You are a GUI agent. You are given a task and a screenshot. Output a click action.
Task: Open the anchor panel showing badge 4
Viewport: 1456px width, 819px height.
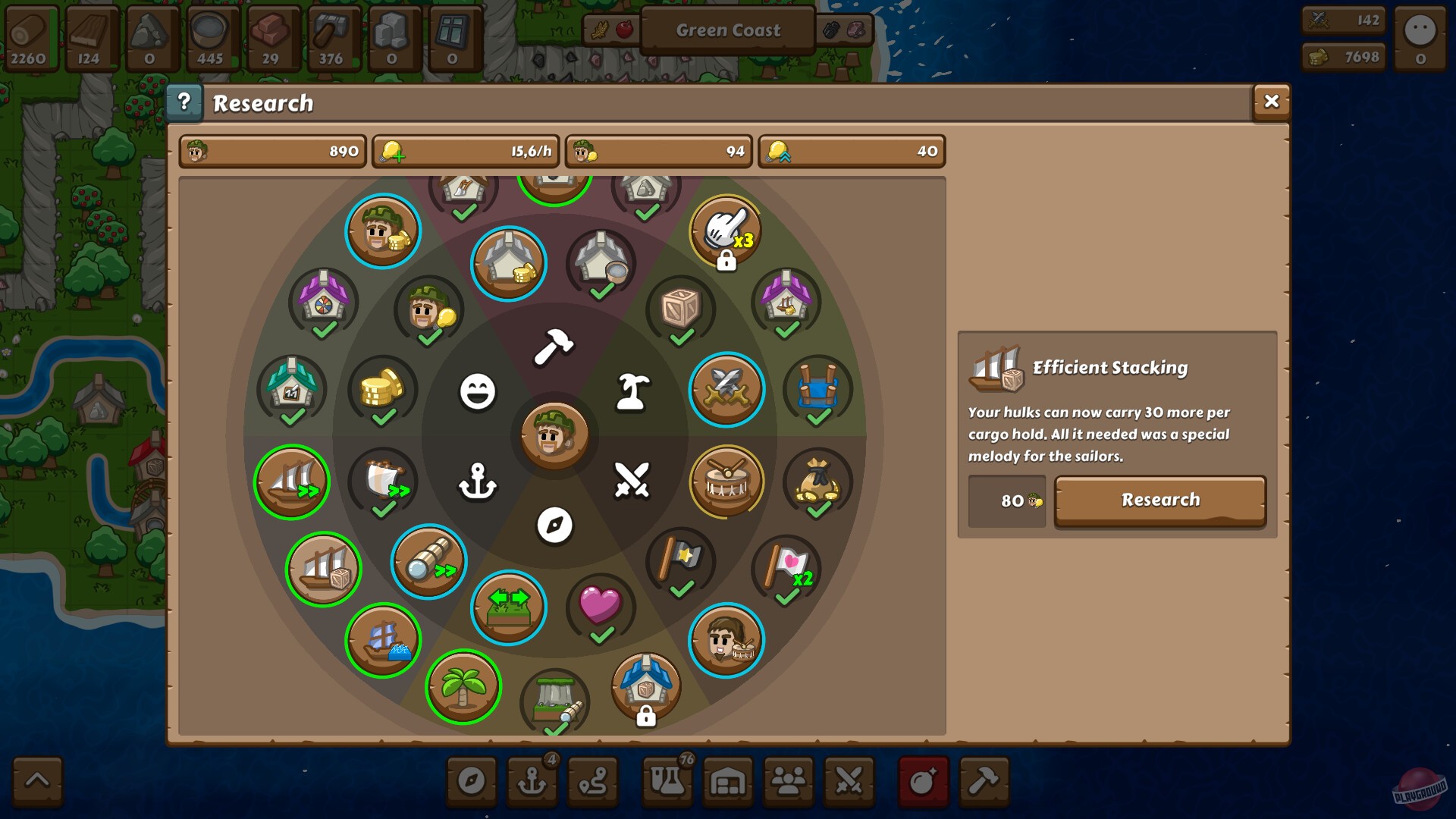[x=532, y=782]
